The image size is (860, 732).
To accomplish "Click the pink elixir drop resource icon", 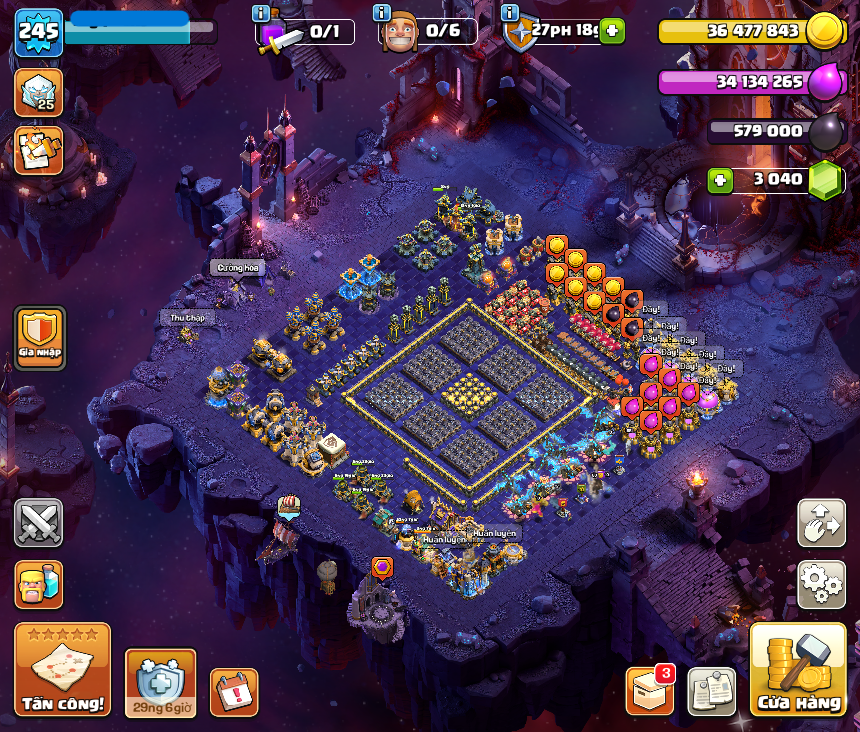I will pos(825,82).
